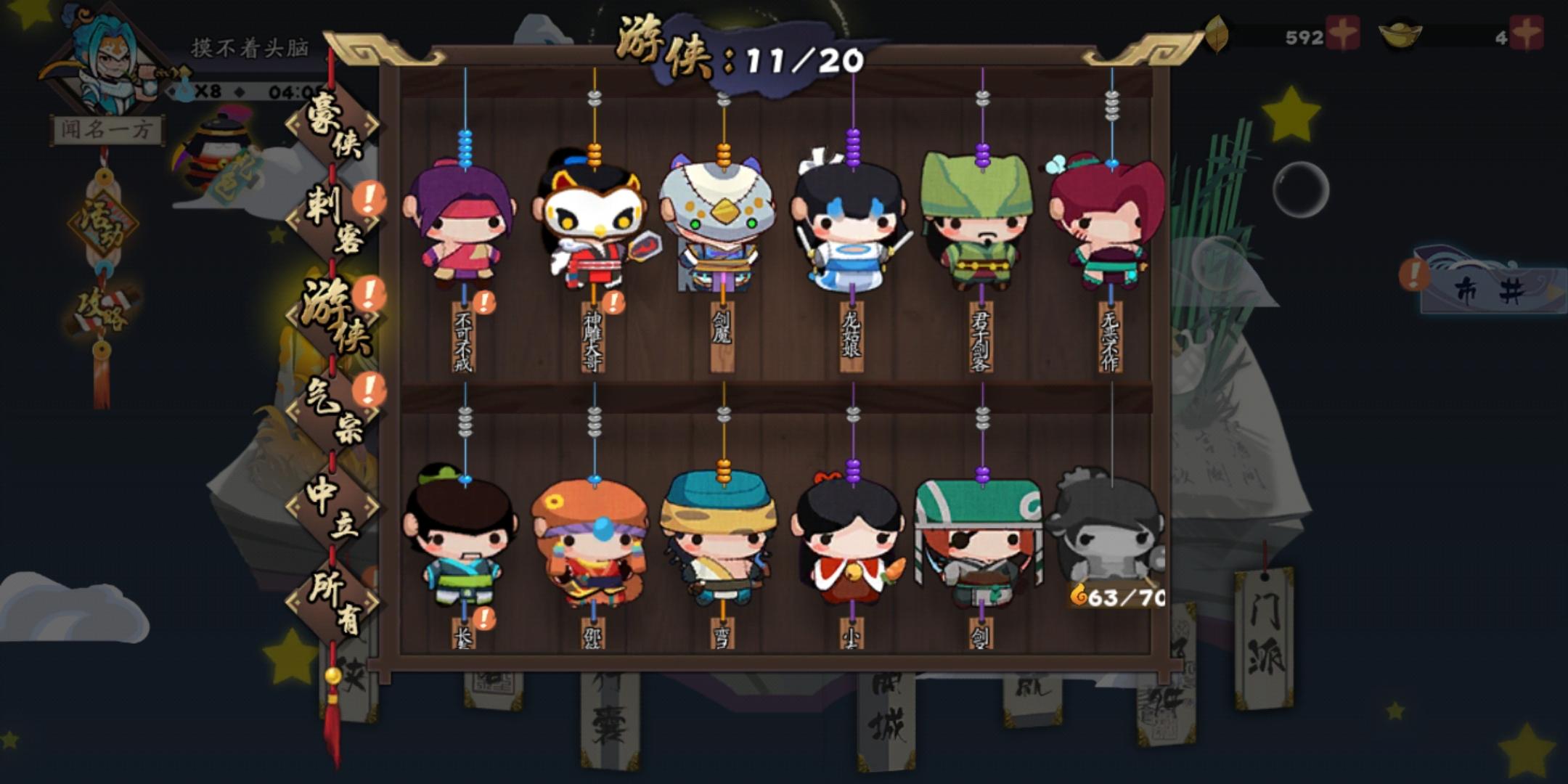Viewport: 1568px width, 784px height.
Task: Switch to the 所有 category tab
Action: (334, 603)
